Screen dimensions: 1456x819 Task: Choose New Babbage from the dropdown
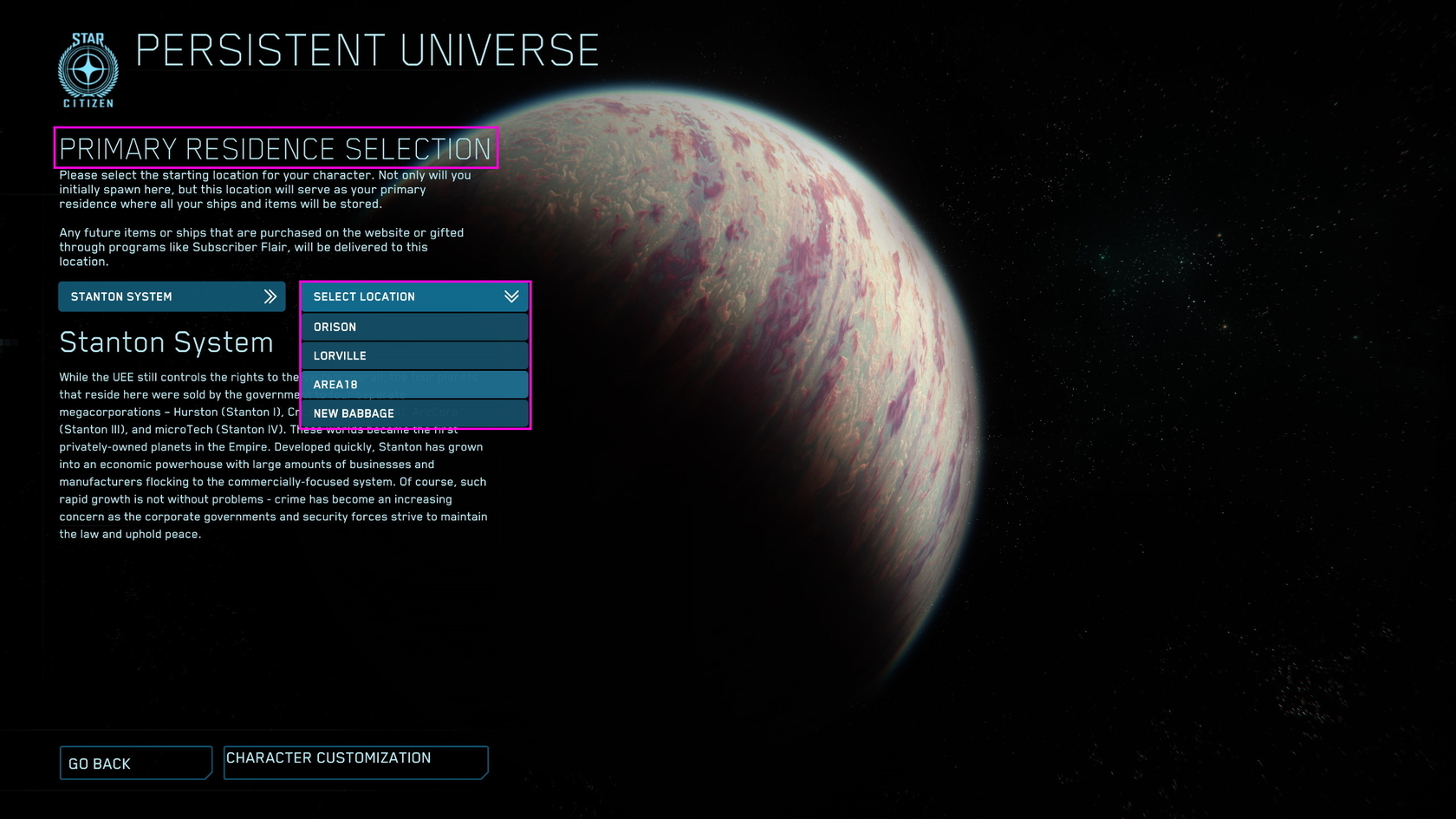click(414, 413)
